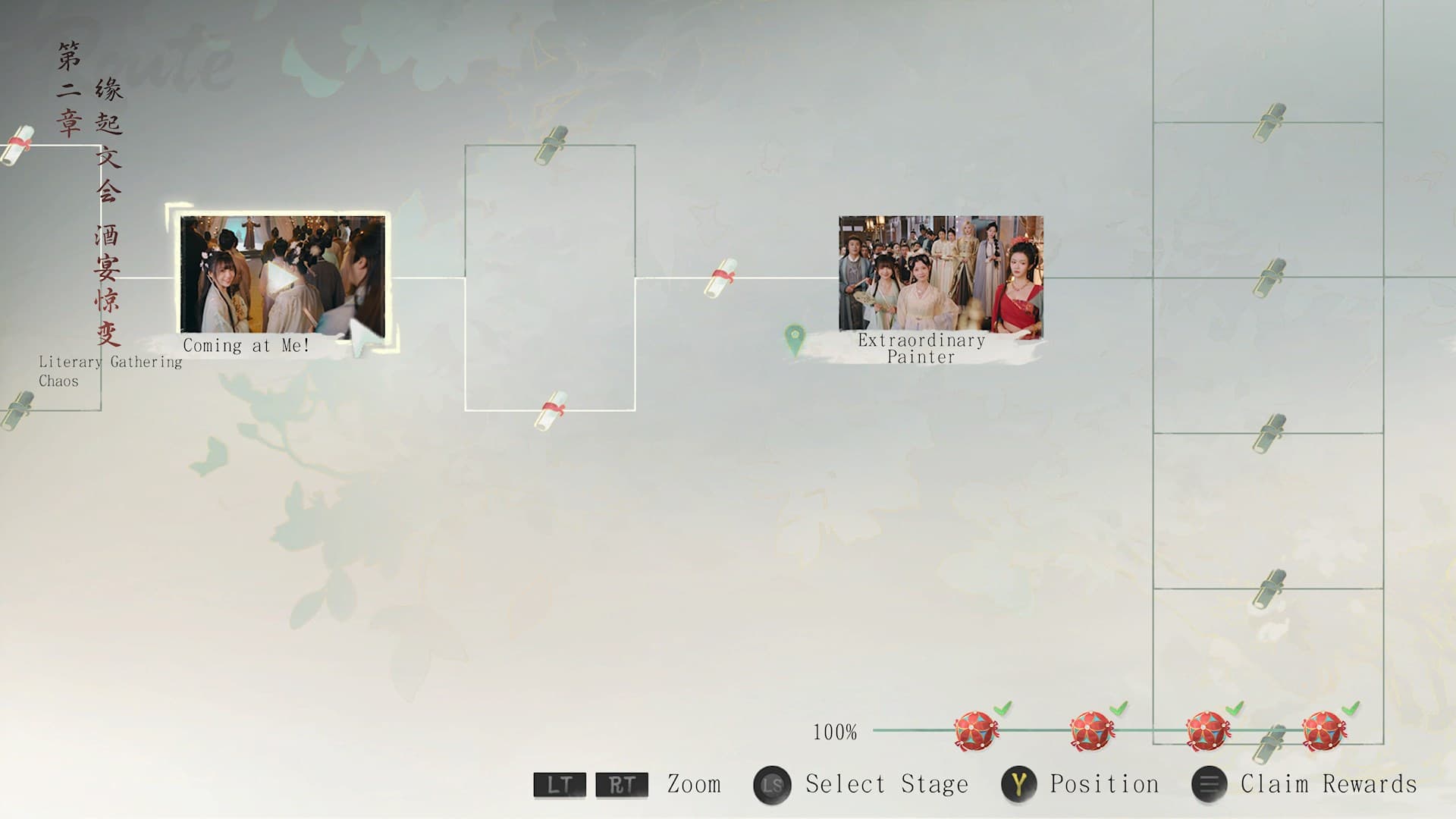Select the 'Extraordinary Painter' stage thumbnail
The image size is (1456, 819).
pyautogui.click(x=940, y=273)
